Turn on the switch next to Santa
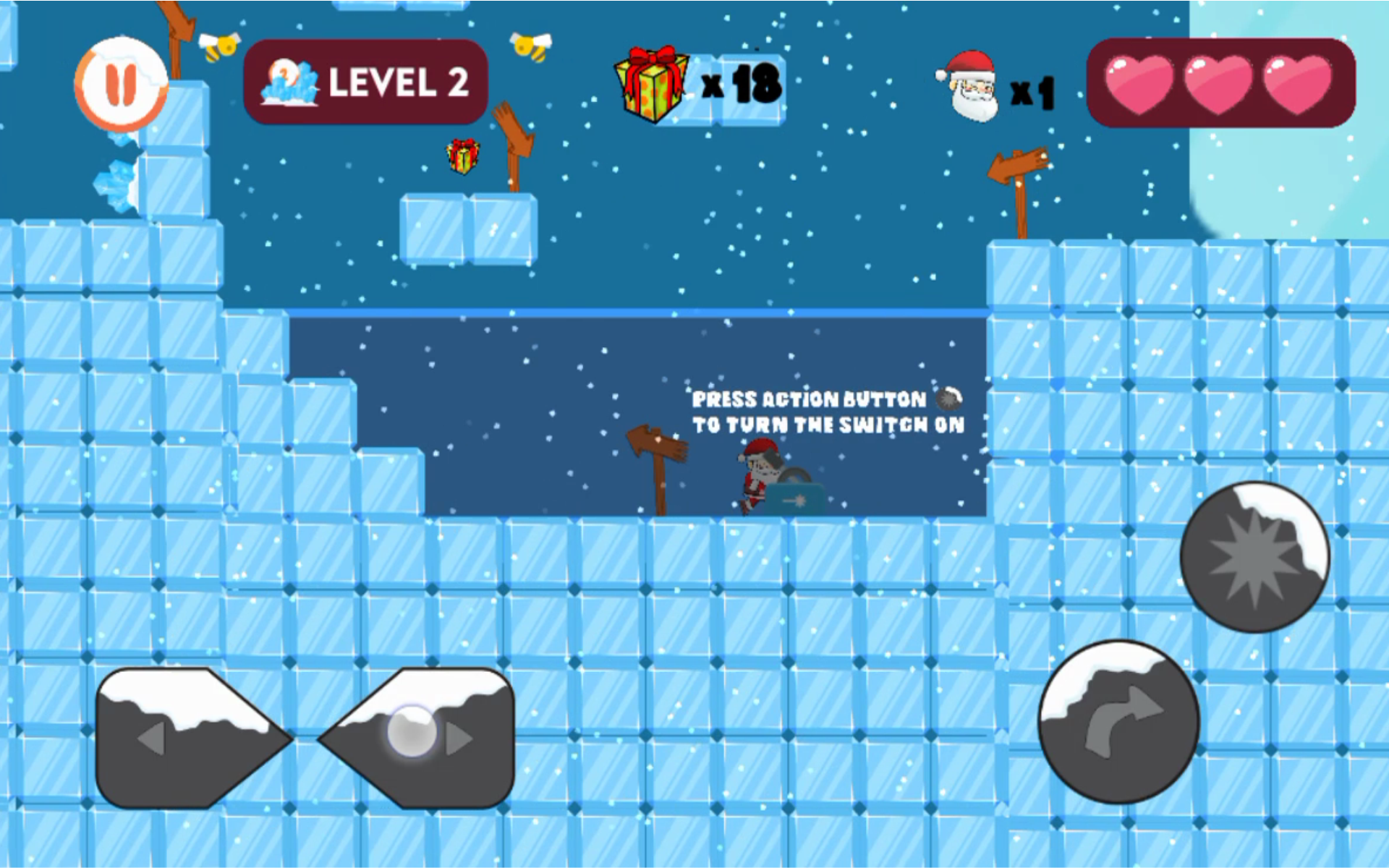This screenshot has height=868, width=1389. [x=794, y=499]
